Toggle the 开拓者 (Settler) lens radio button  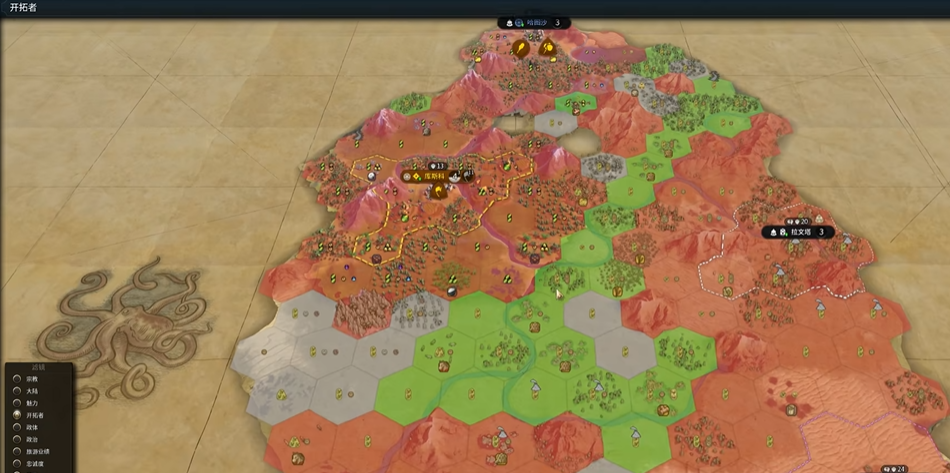17,415
